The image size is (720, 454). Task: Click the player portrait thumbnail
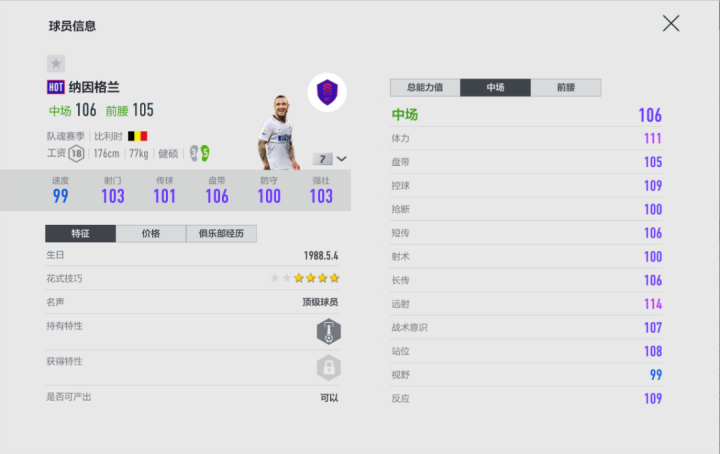point(277,132)
